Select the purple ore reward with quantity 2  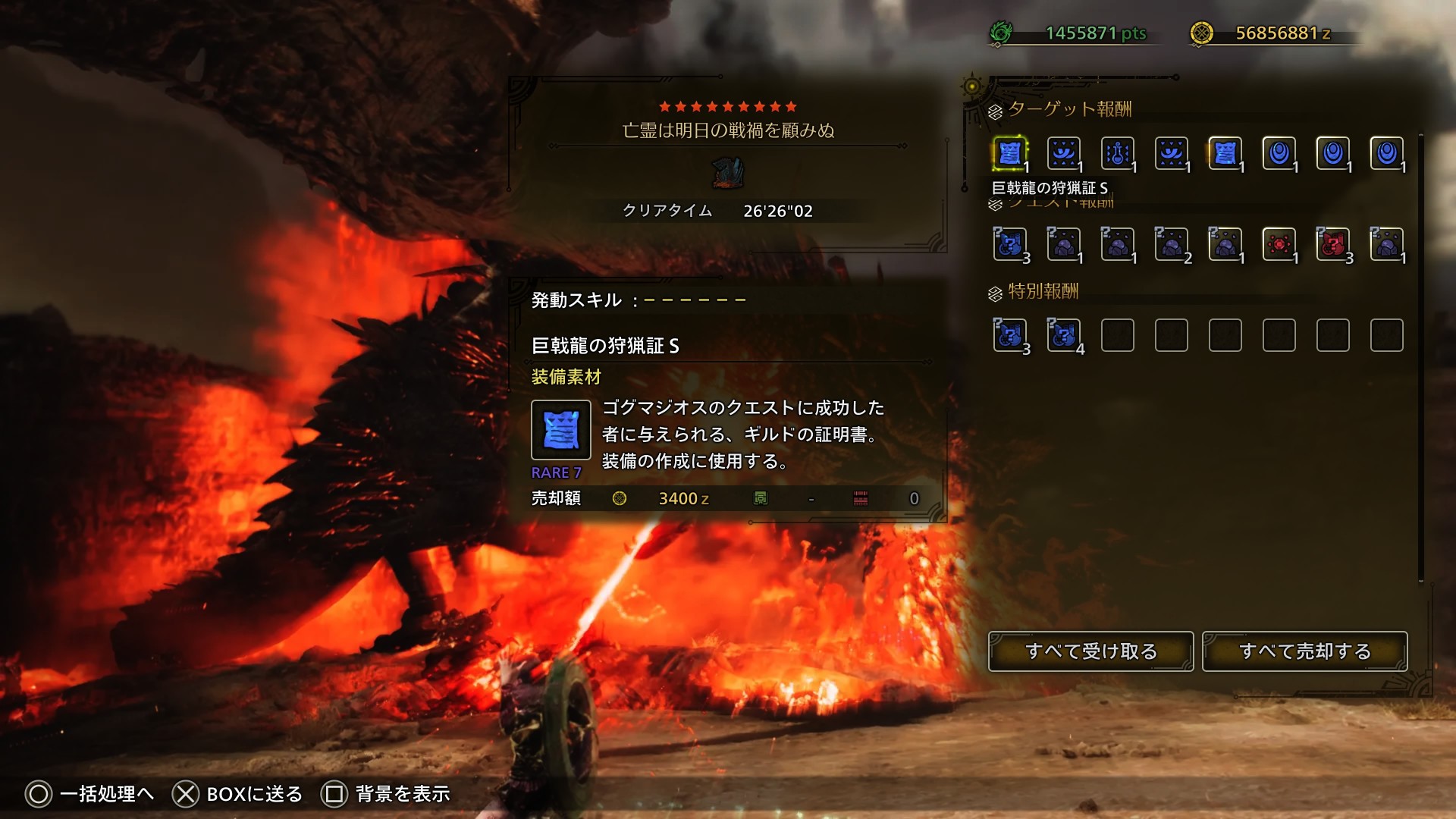click(1171, 244)
